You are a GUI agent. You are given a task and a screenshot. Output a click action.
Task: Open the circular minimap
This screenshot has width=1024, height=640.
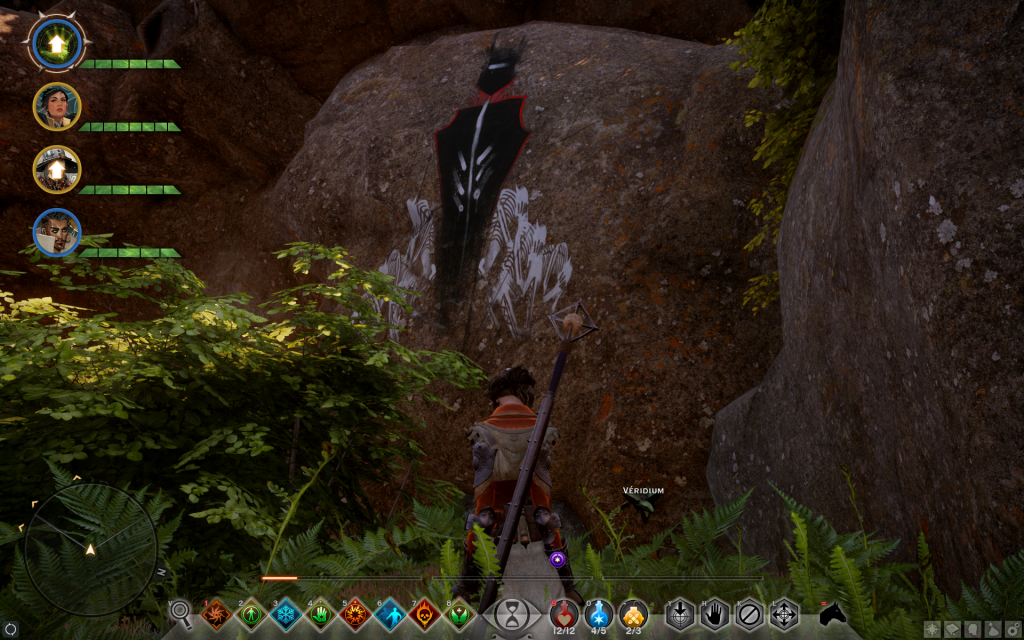pos(90,548)
